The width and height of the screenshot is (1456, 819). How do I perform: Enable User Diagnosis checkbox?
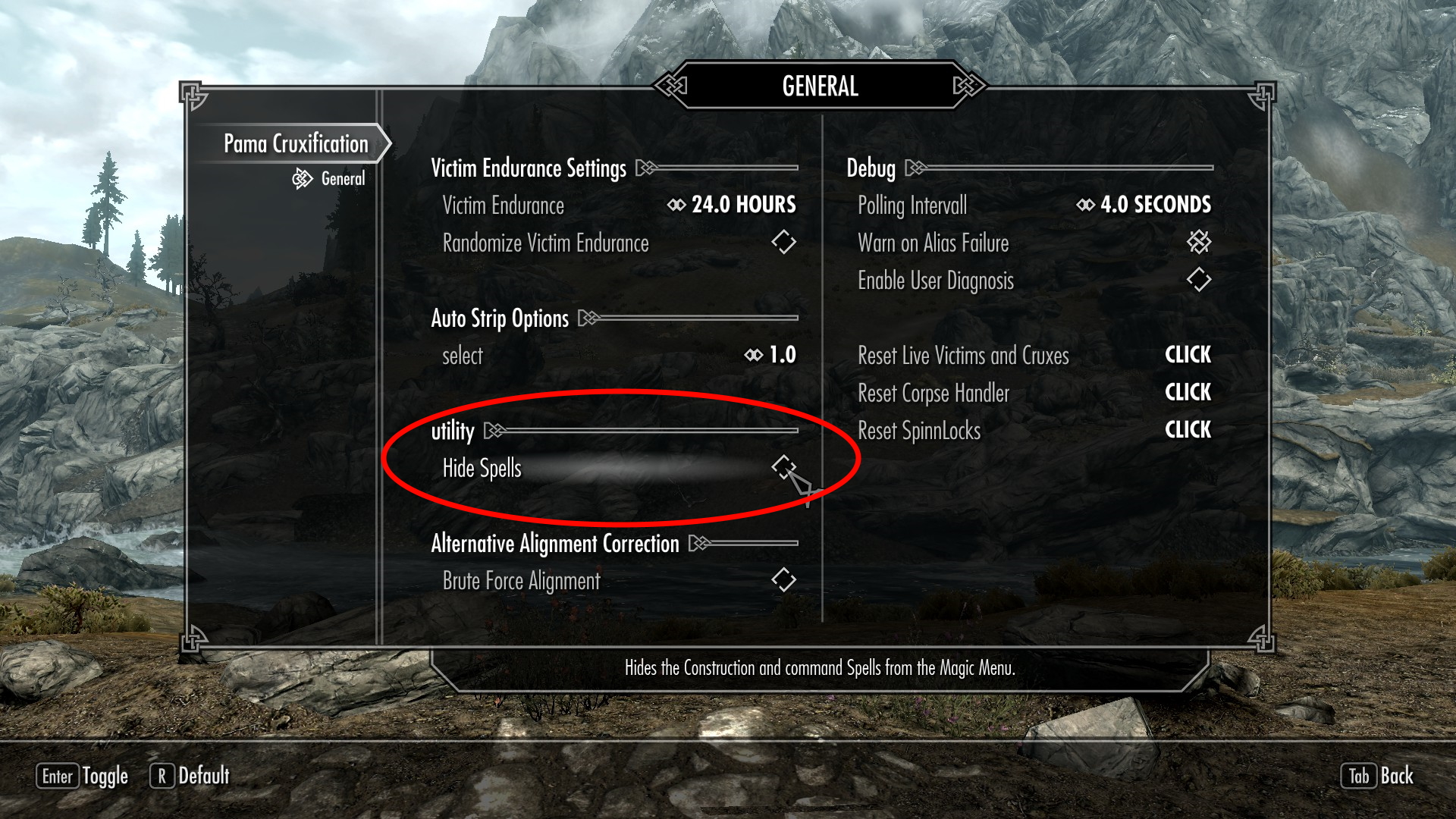1199,280
